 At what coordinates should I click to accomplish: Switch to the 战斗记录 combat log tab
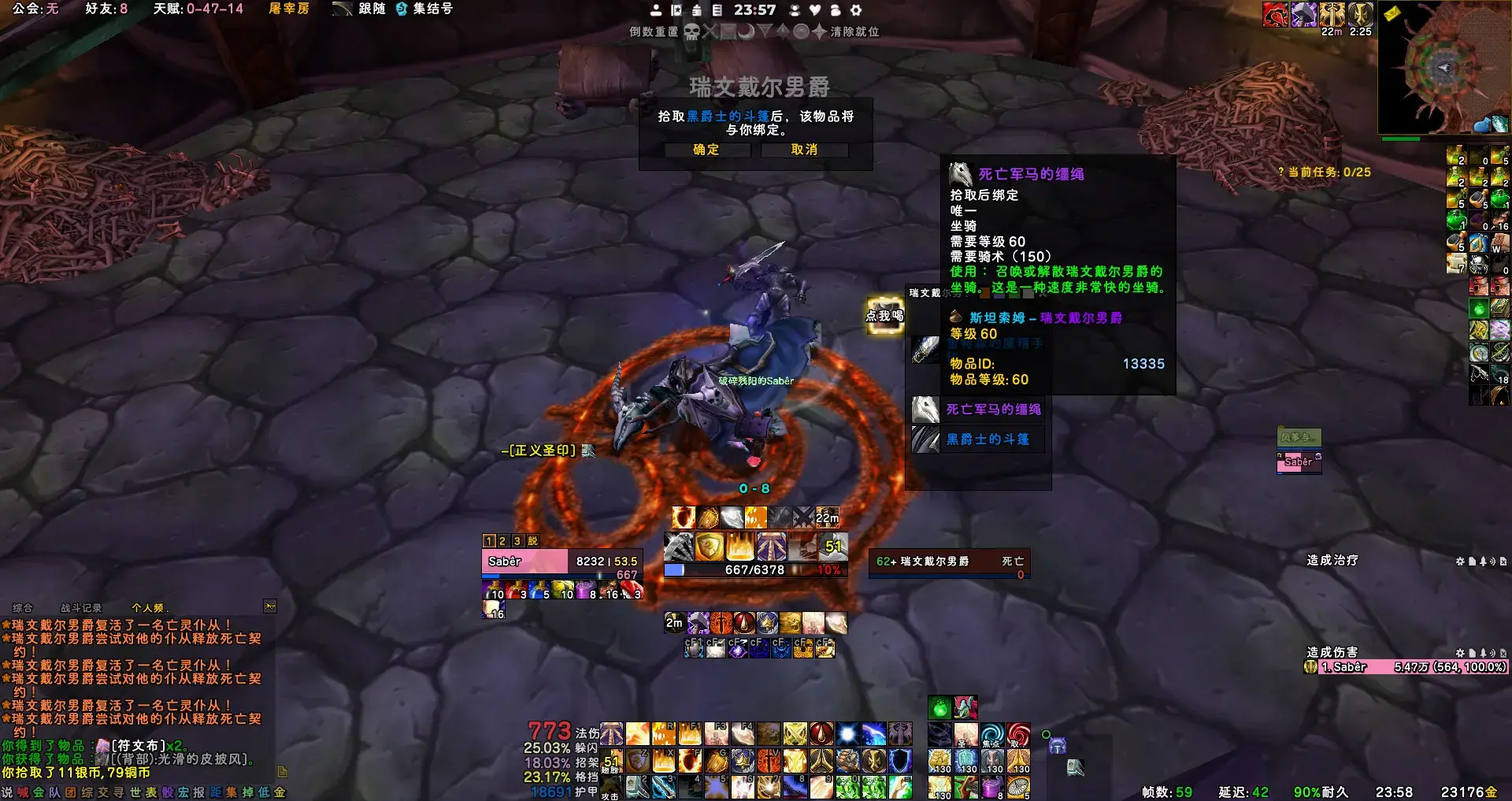[x=81, y=608]
